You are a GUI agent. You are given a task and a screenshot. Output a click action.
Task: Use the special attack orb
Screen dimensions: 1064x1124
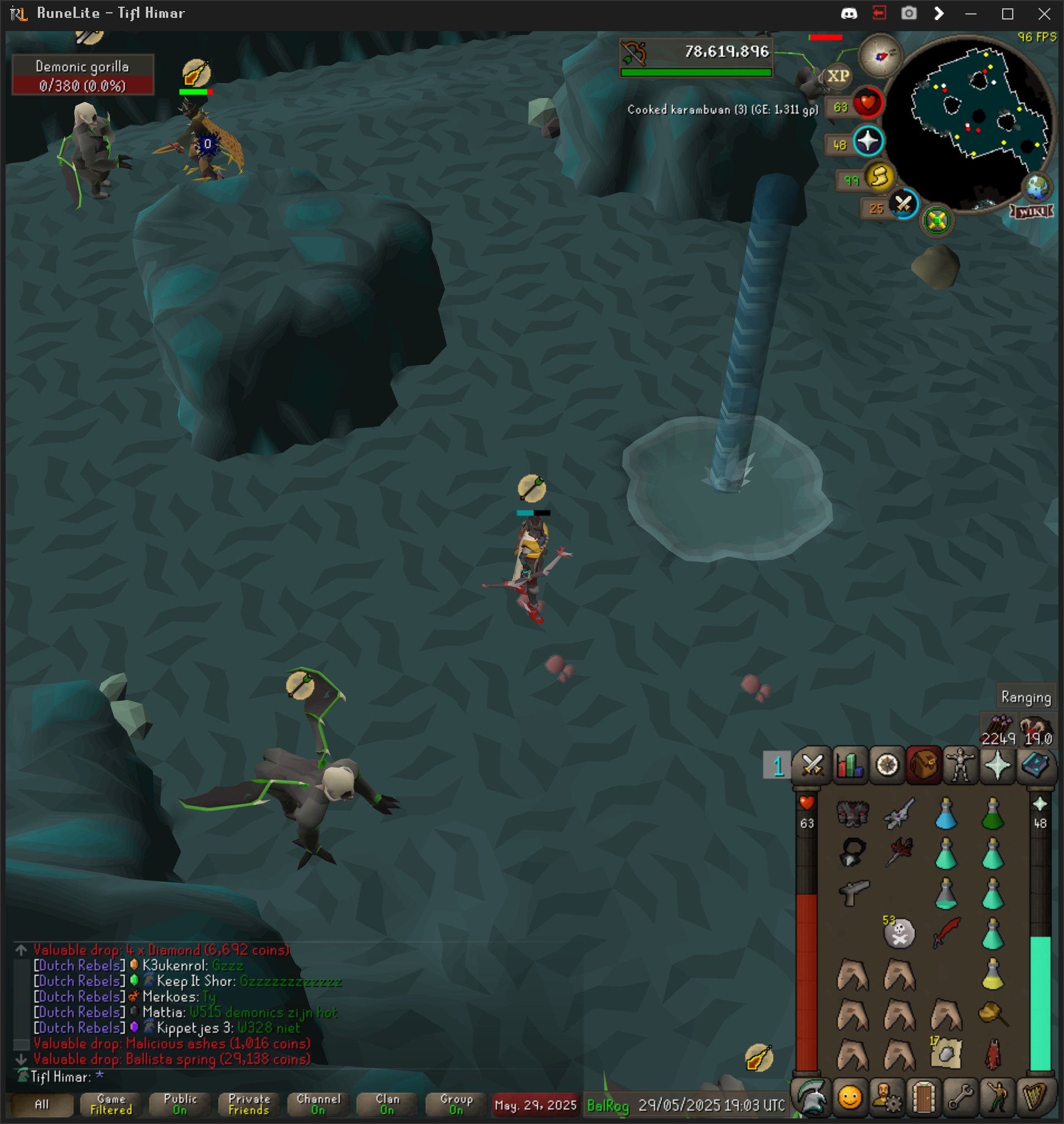tap(903, 204)
